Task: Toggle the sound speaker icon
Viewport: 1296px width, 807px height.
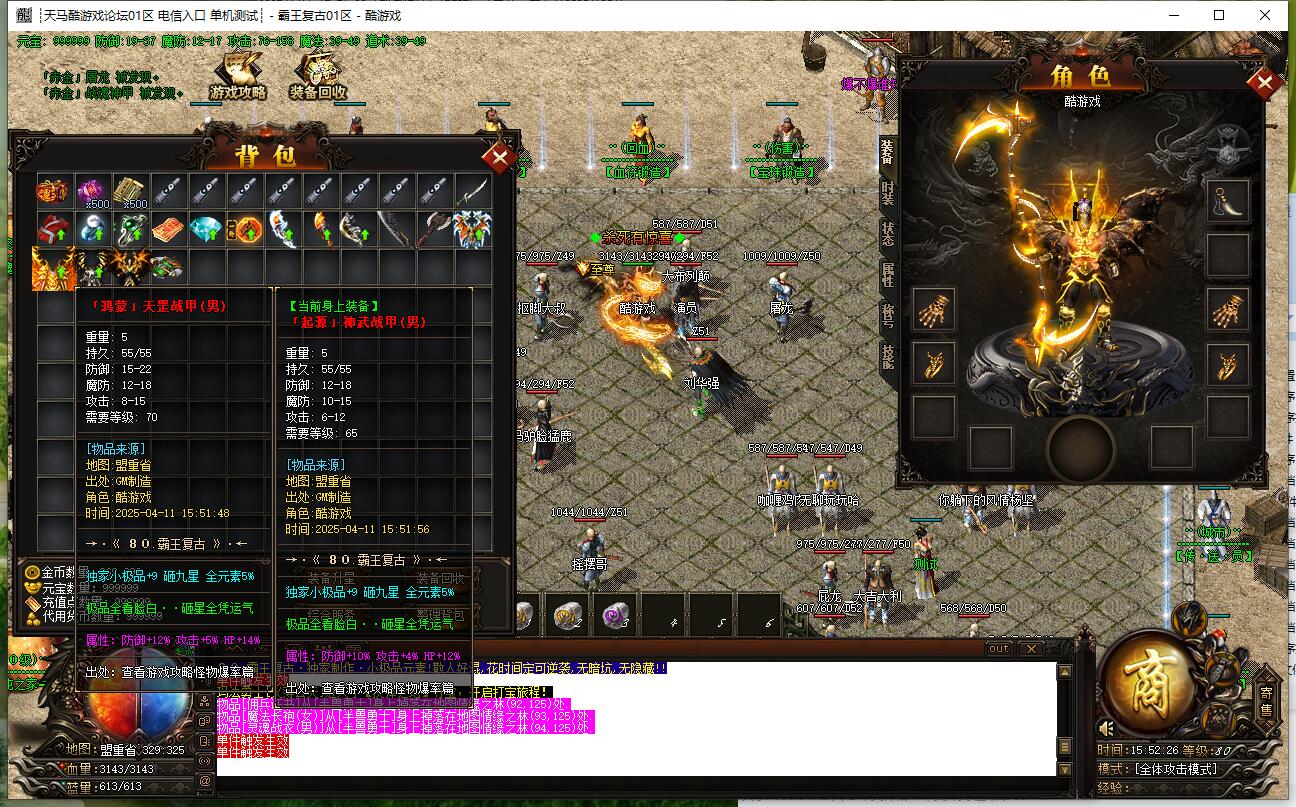Action: point(1107,728)
